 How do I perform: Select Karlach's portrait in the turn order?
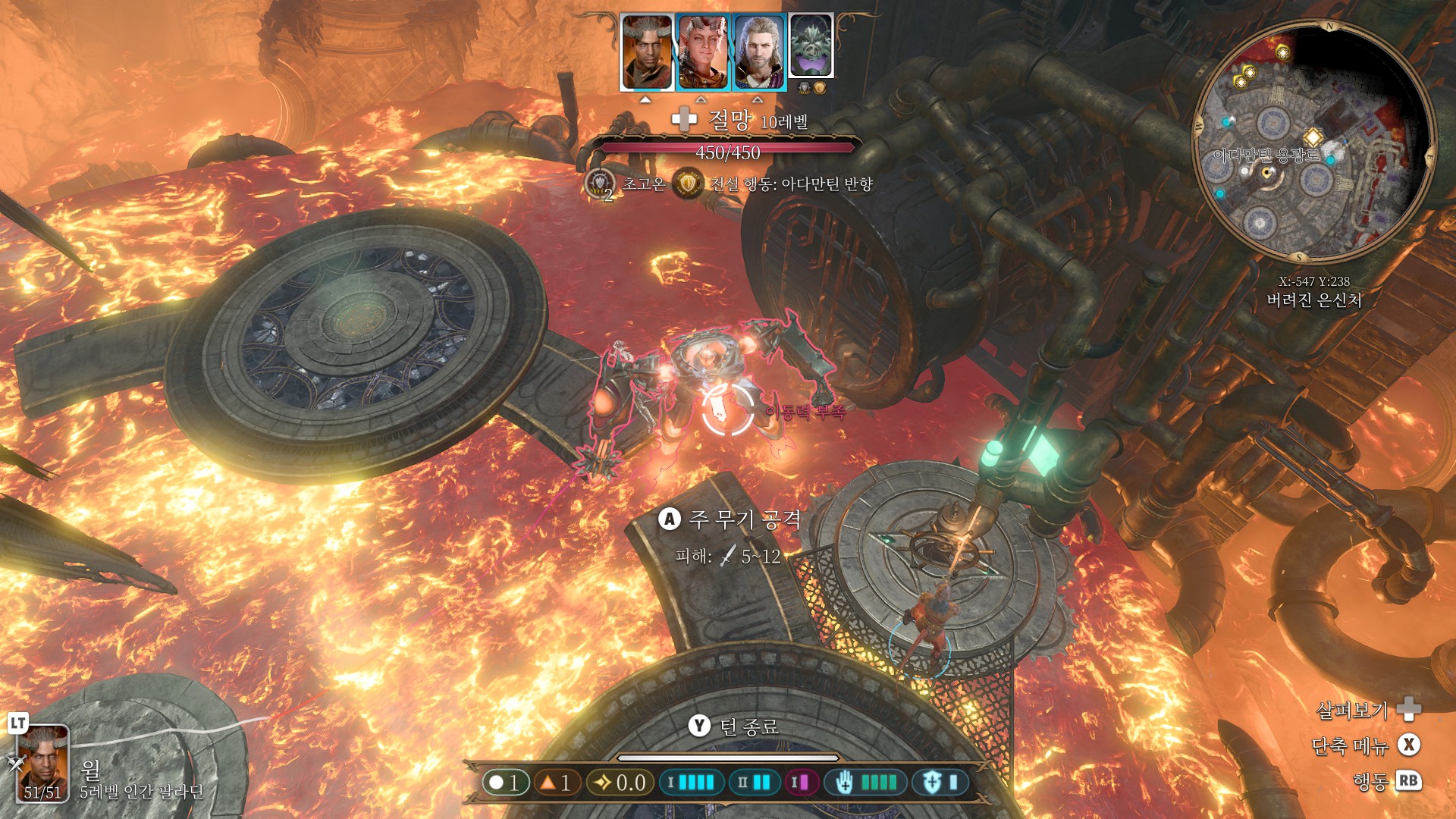pos(702,52)
